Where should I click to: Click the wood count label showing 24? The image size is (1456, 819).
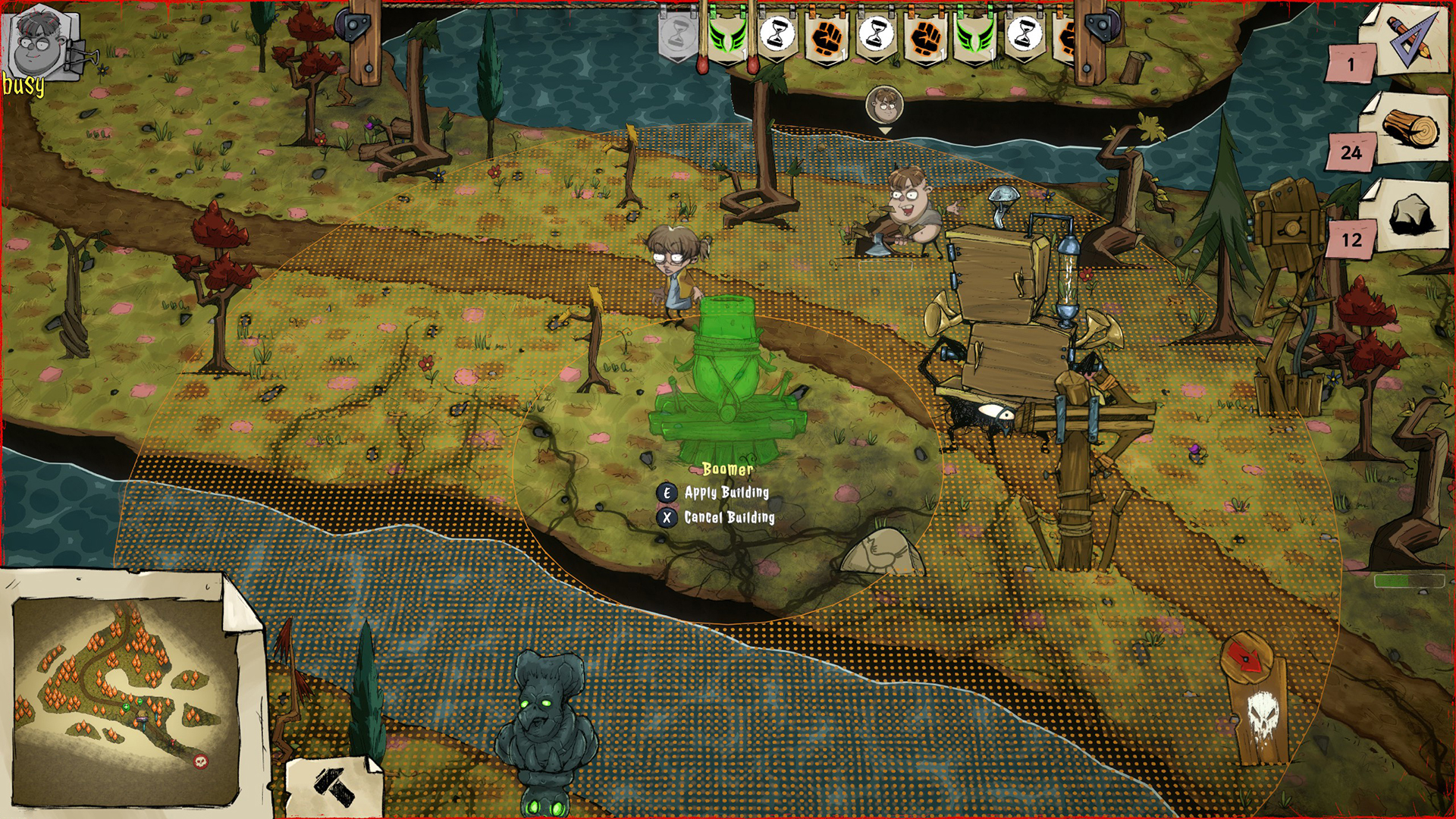[x=1351, y=151]
